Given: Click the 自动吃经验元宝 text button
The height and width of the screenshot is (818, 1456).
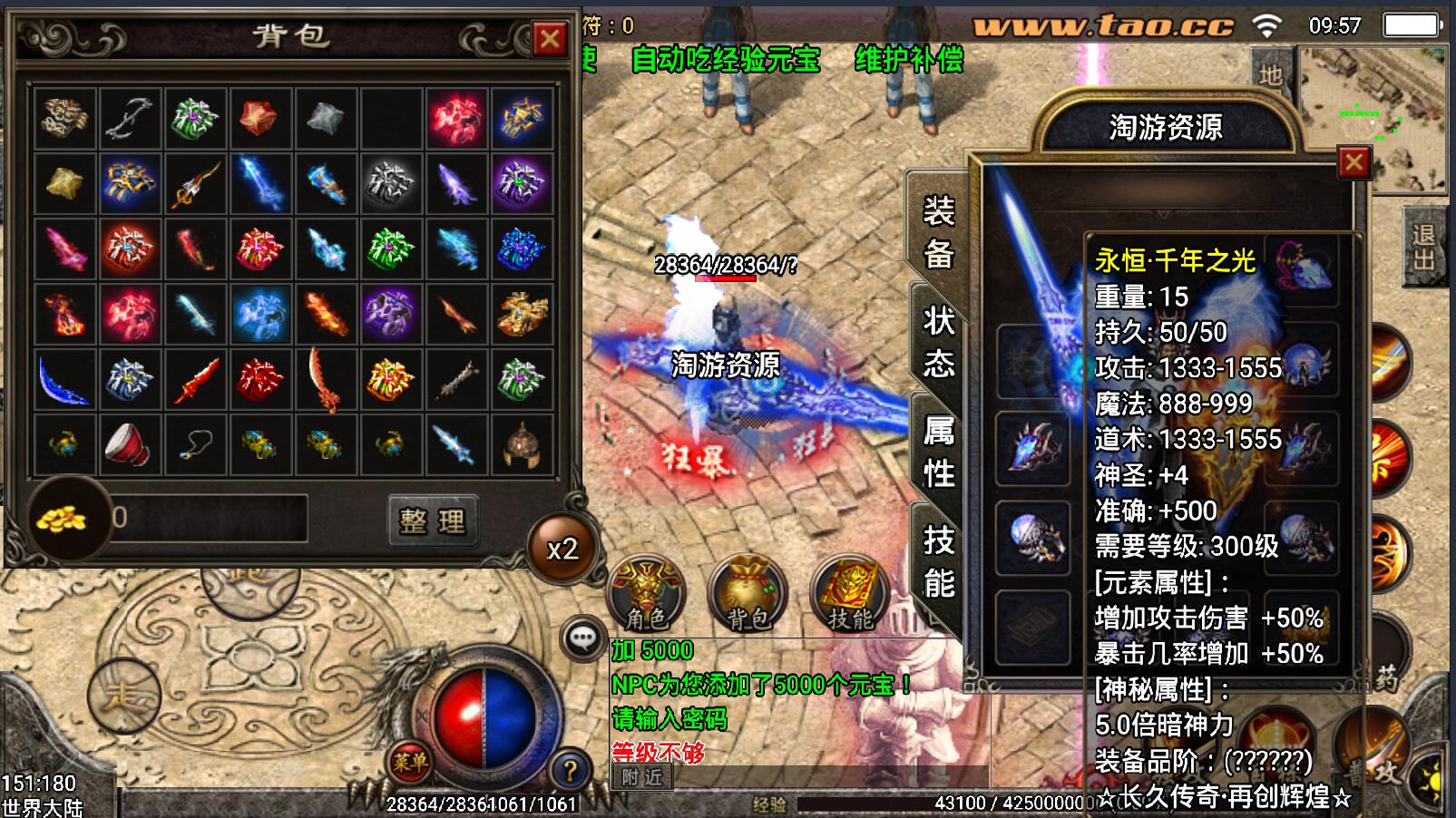Looking at the screenshot, I should 726,60.
